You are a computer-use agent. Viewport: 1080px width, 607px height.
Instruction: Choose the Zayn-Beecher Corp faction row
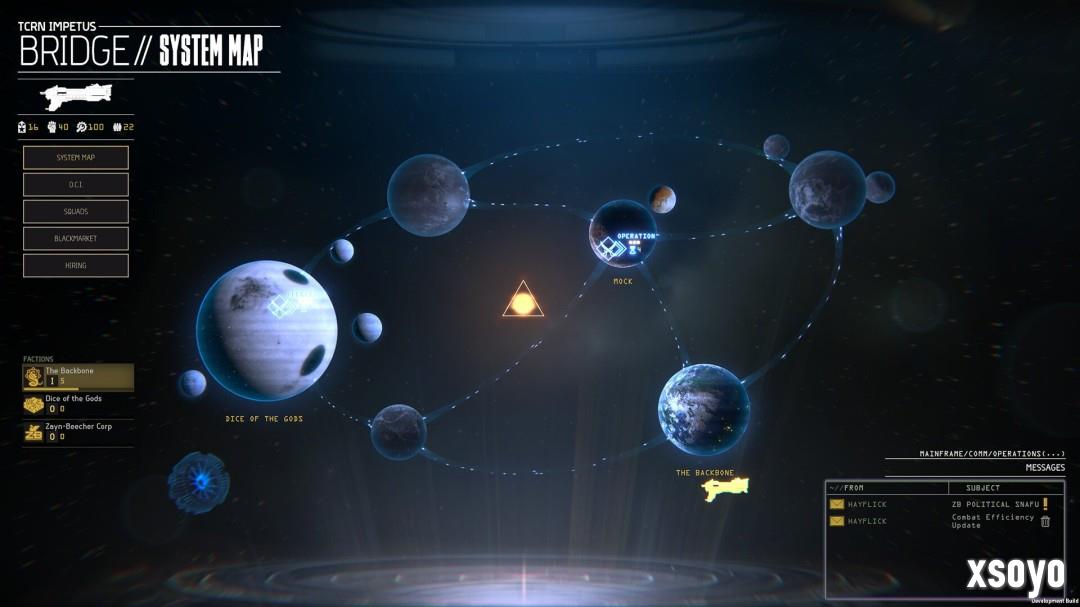tap(78, 432)
